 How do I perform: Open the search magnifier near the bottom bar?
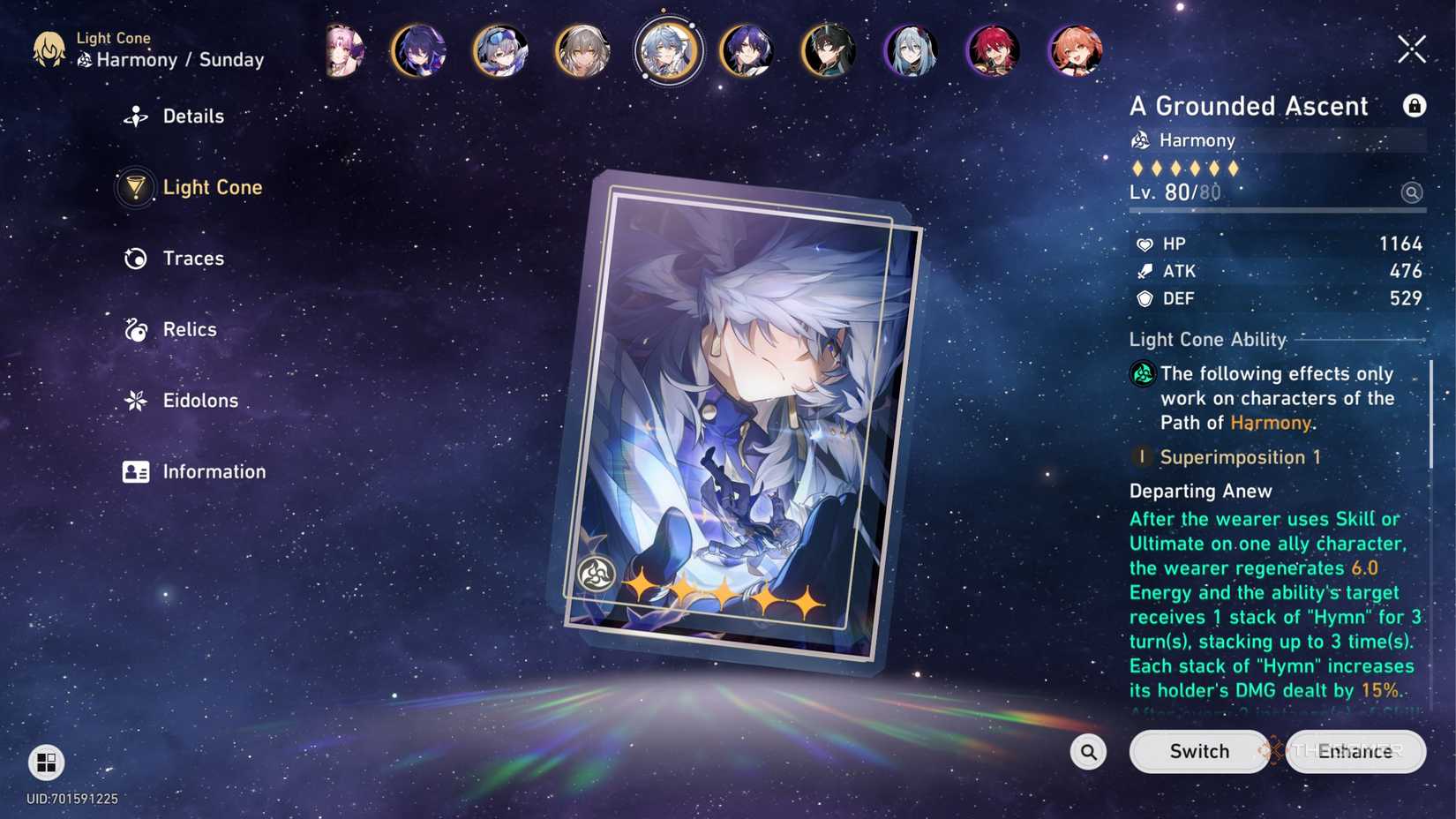click(x=1088, y=751)
